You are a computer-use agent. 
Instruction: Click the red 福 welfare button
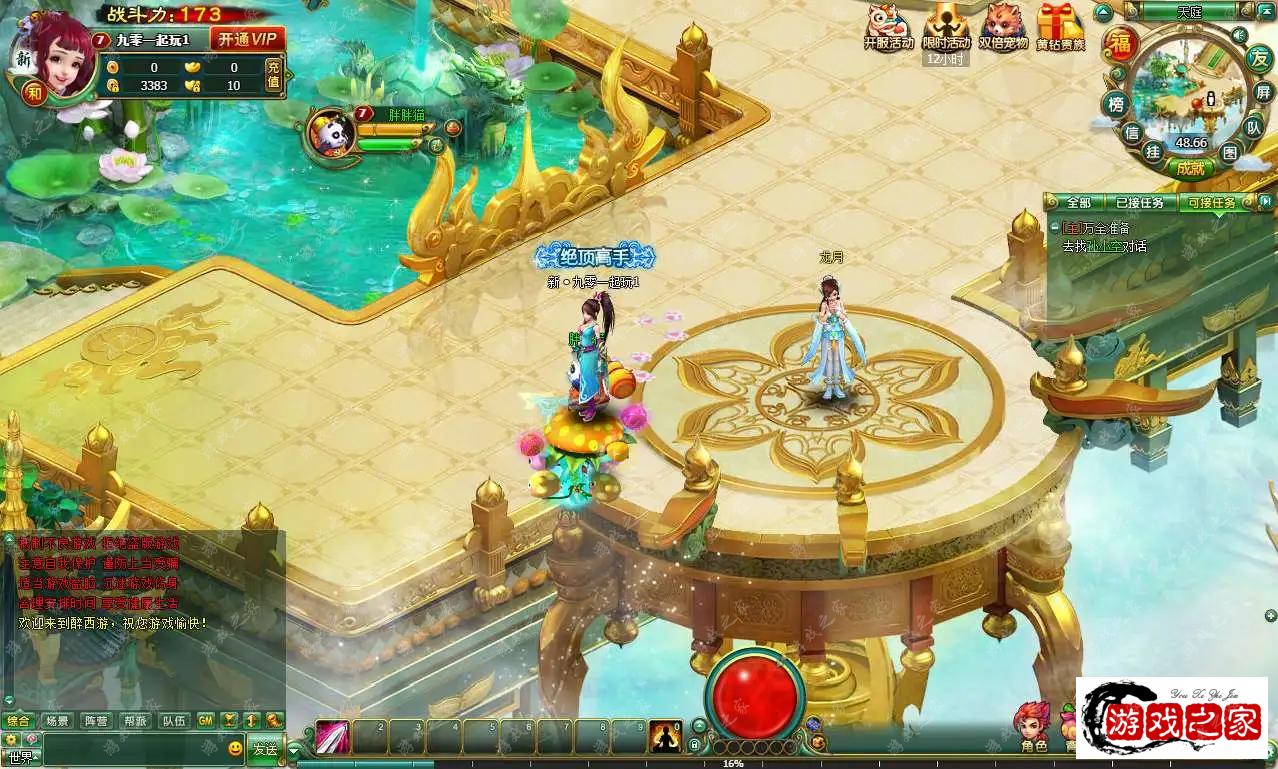pos(1122,45)
